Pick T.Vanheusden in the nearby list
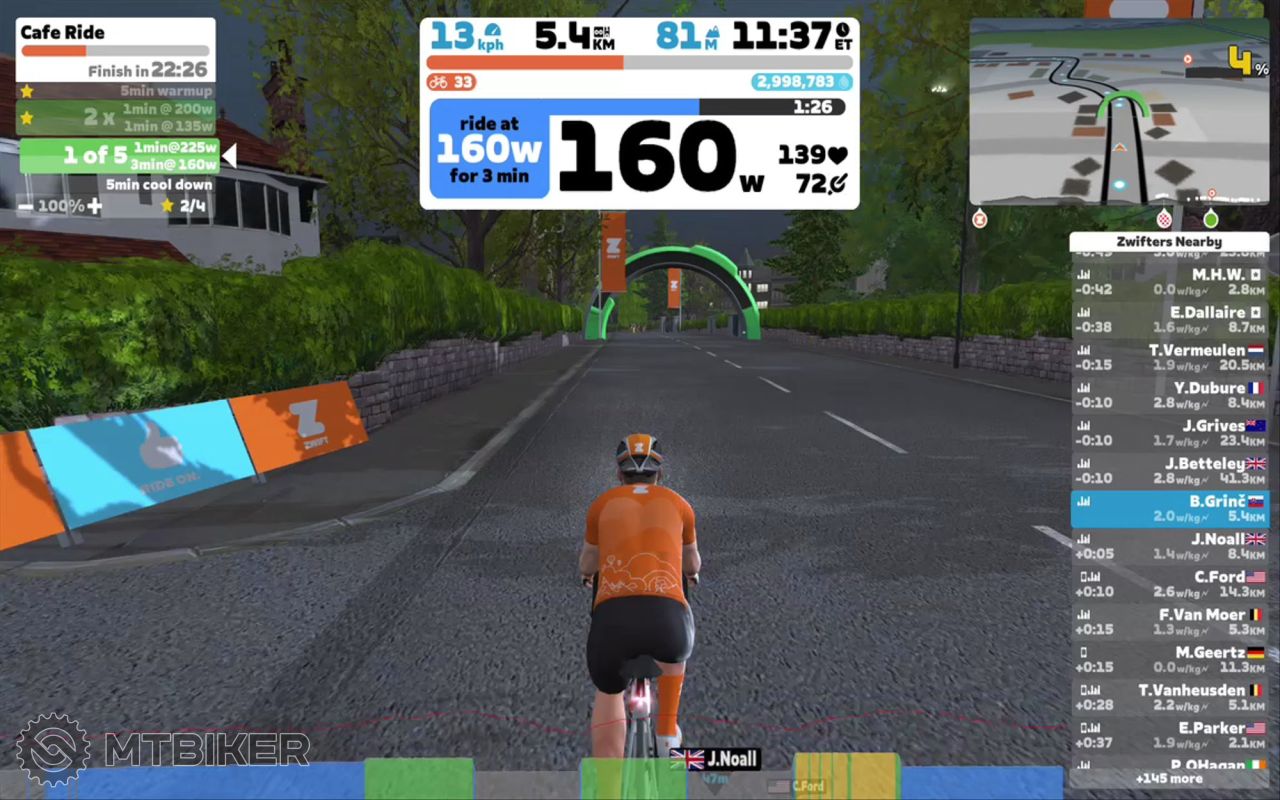 click(x=1169, y=698)
